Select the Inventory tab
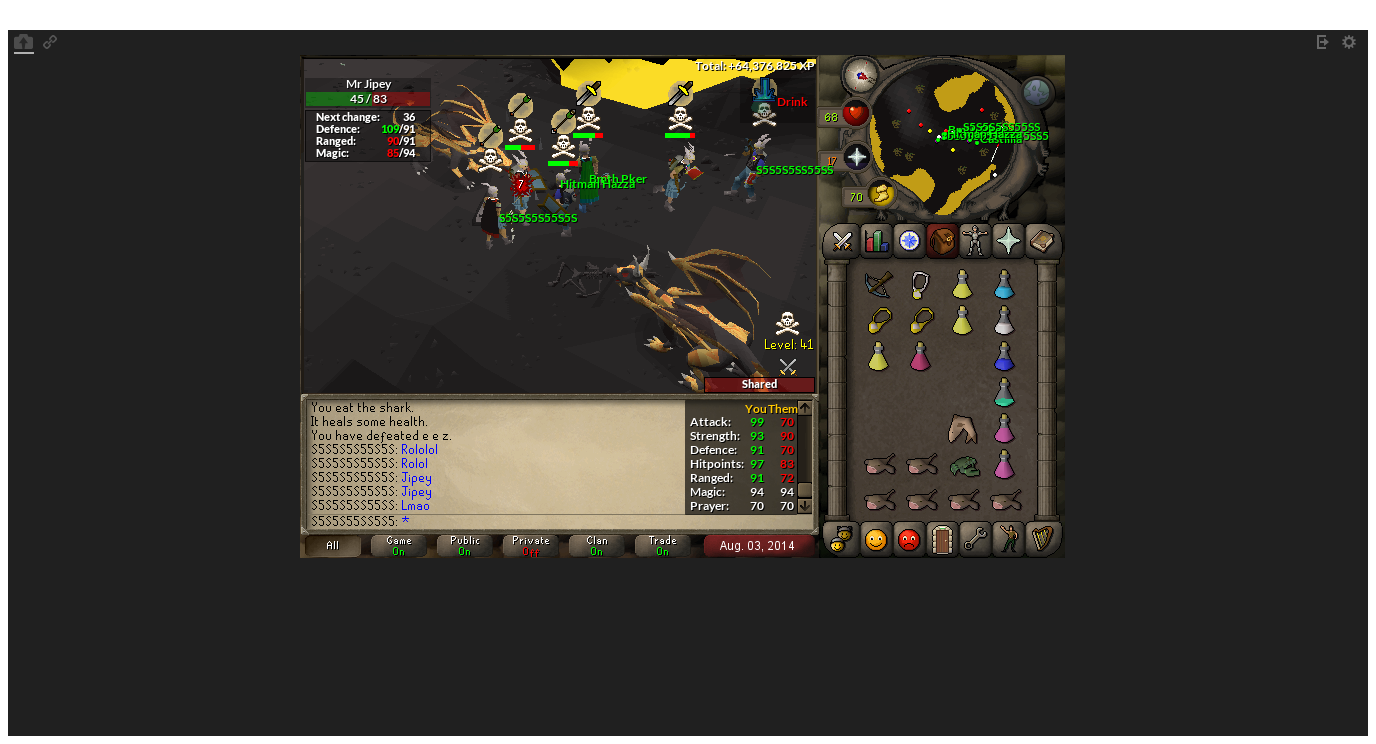Image resolution: width=1376 pixels, height=744 pixels. point(941,241)
